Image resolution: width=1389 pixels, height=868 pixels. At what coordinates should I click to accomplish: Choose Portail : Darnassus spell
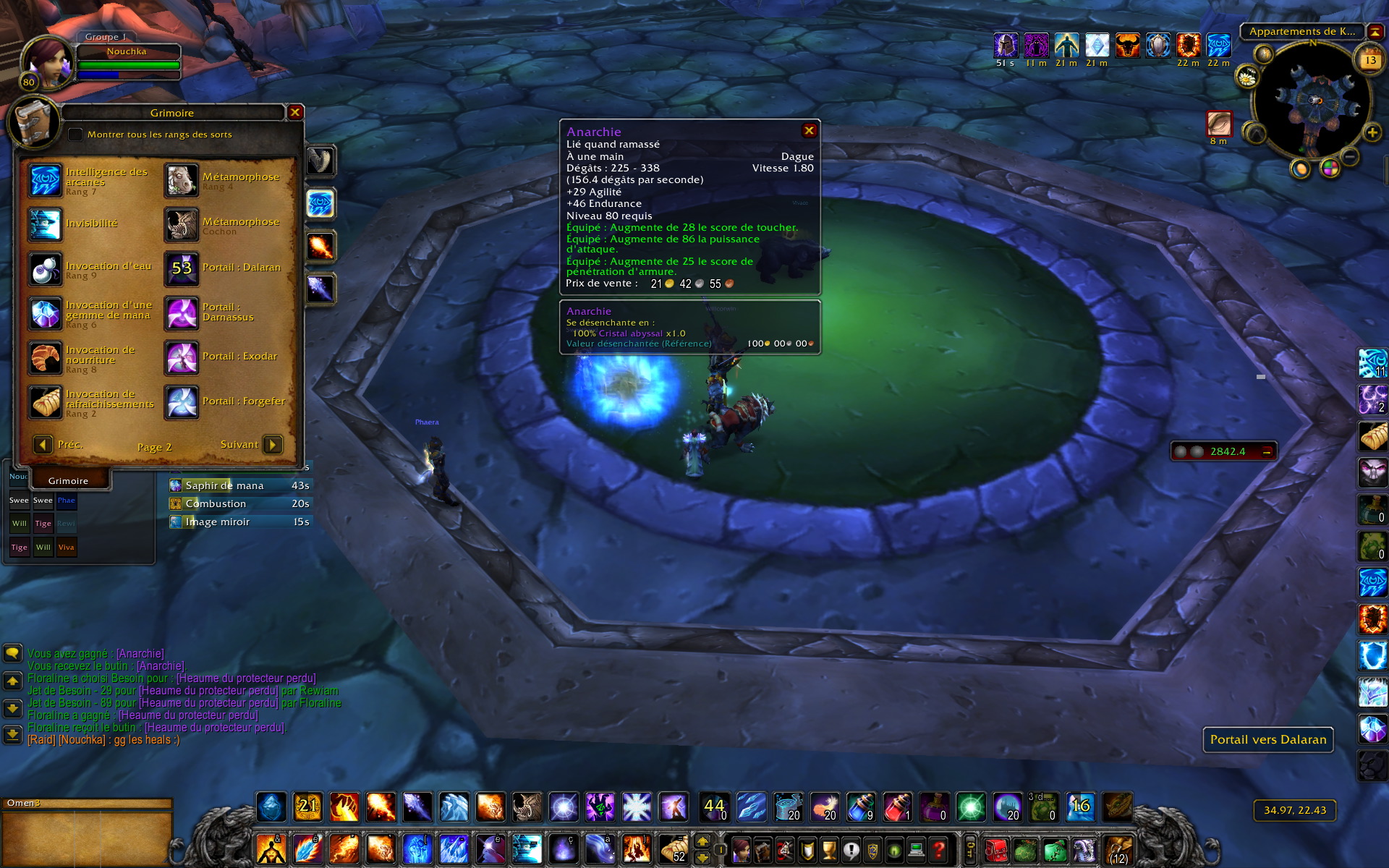click(x=182, y=313)
